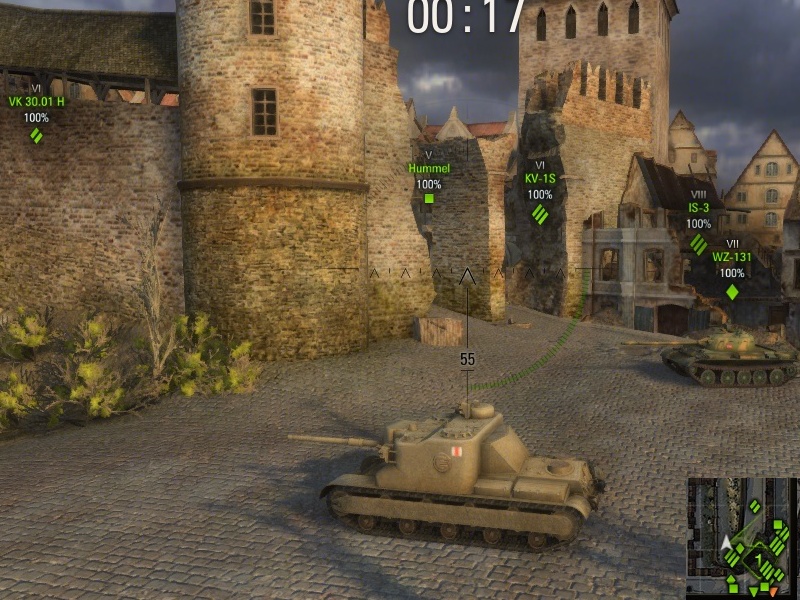The width and height of the screenshot is (800, 600).
Task: Select the Hummel ally marker
Action: pyautogui.click(x=429, y=197)
